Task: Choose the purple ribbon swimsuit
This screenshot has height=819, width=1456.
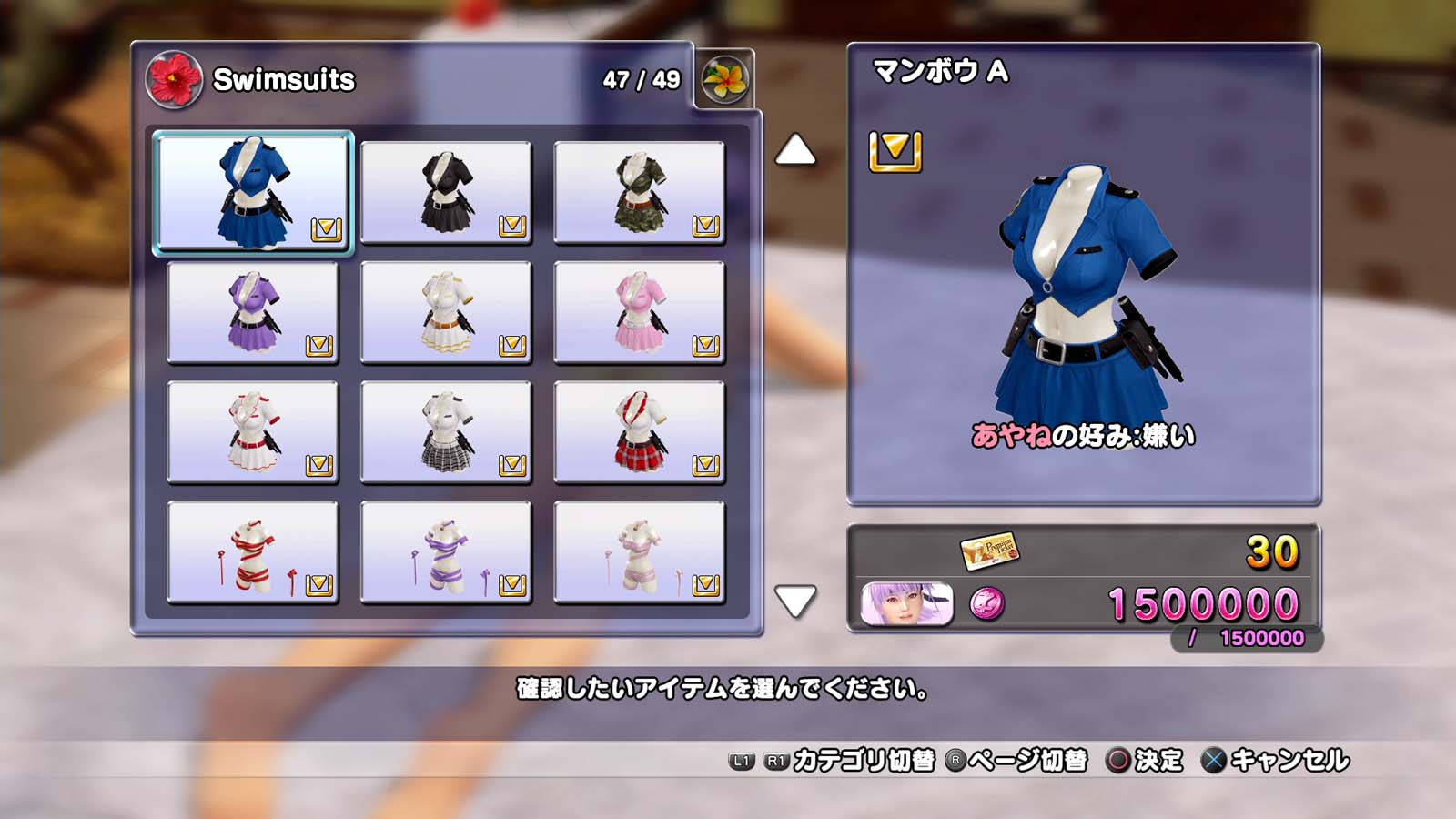Action: coord(446,552)
